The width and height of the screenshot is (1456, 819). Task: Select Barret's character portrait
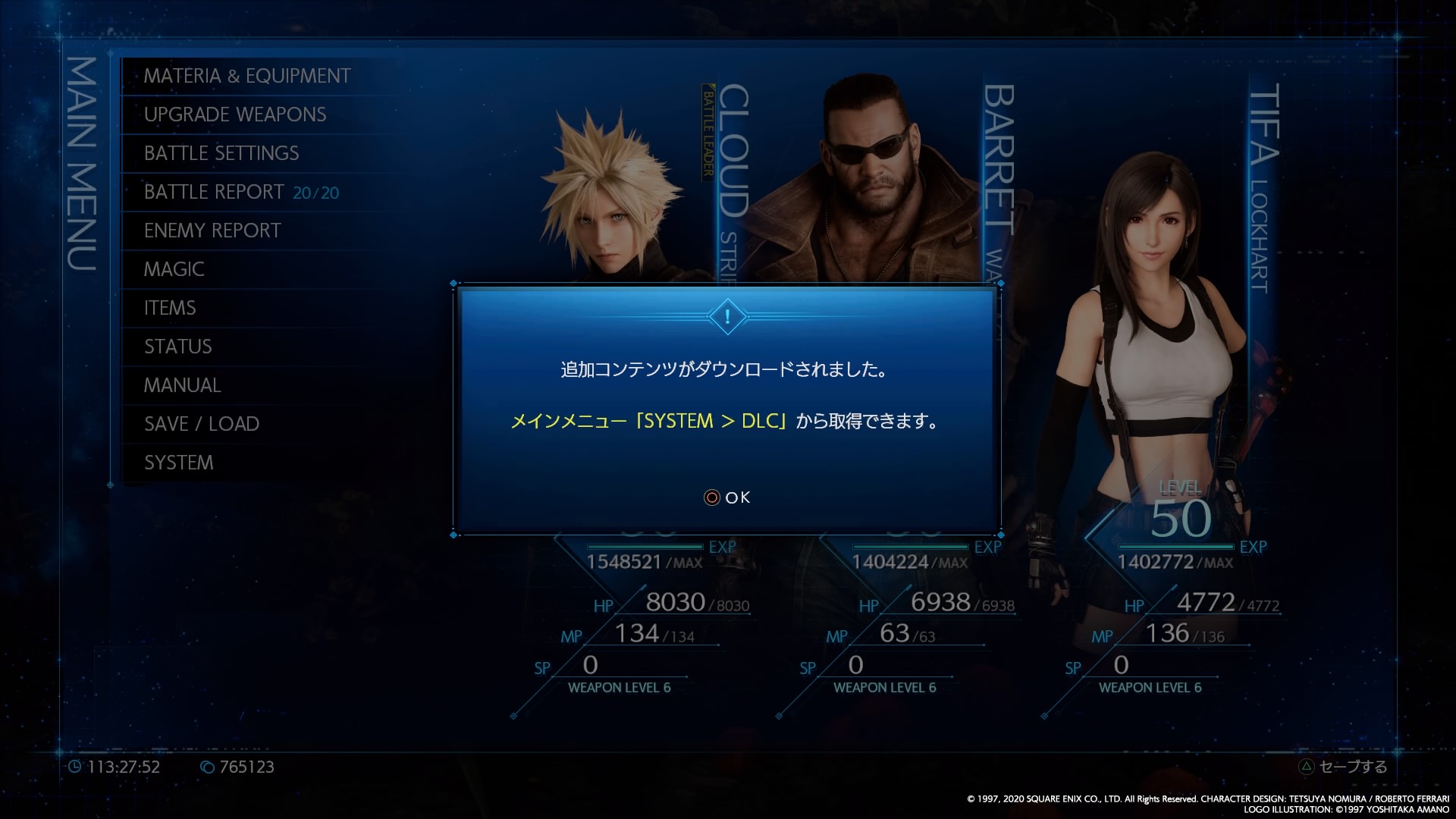point(872,182)
